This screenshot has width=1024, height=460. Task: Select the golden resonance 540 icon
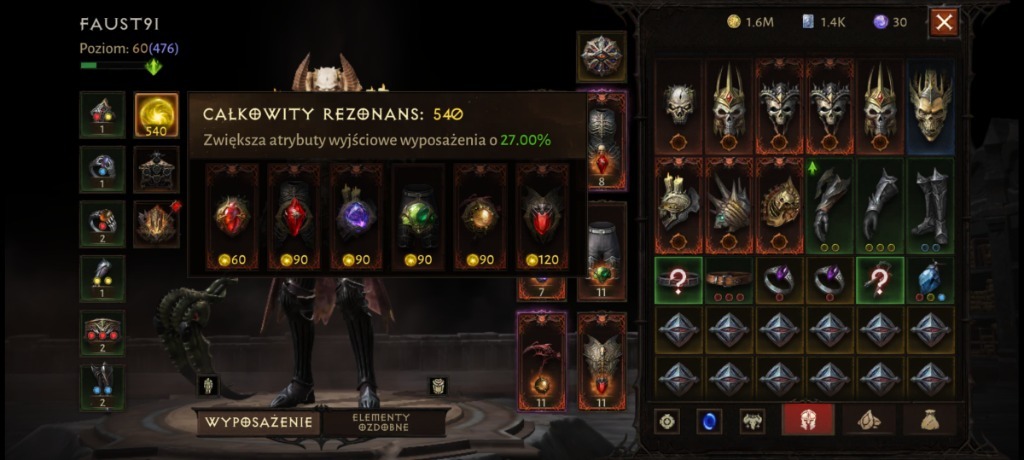pos(156,114)
